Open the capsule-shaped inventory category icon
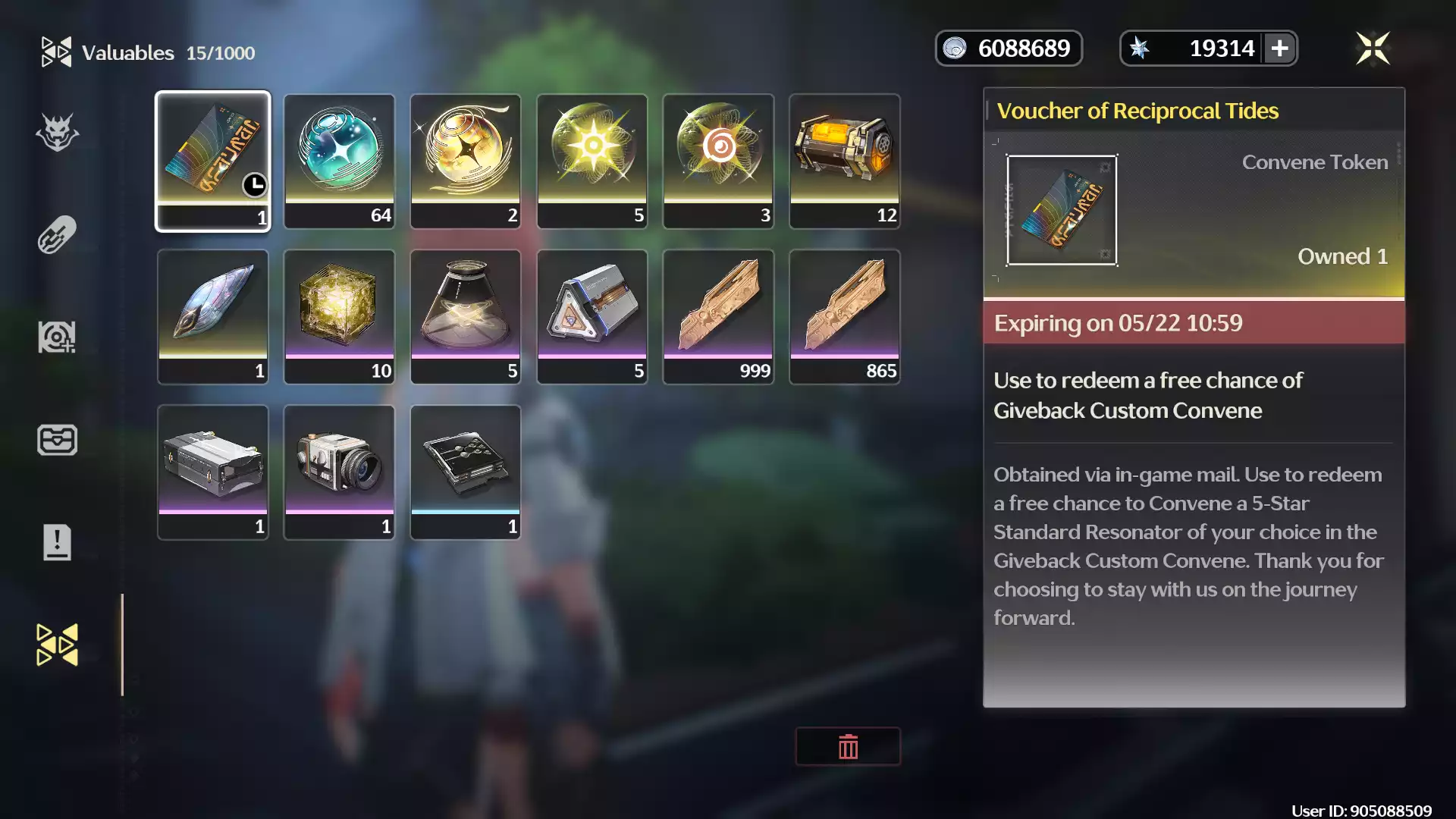1456x819 pixels. [x=57, y=234]
